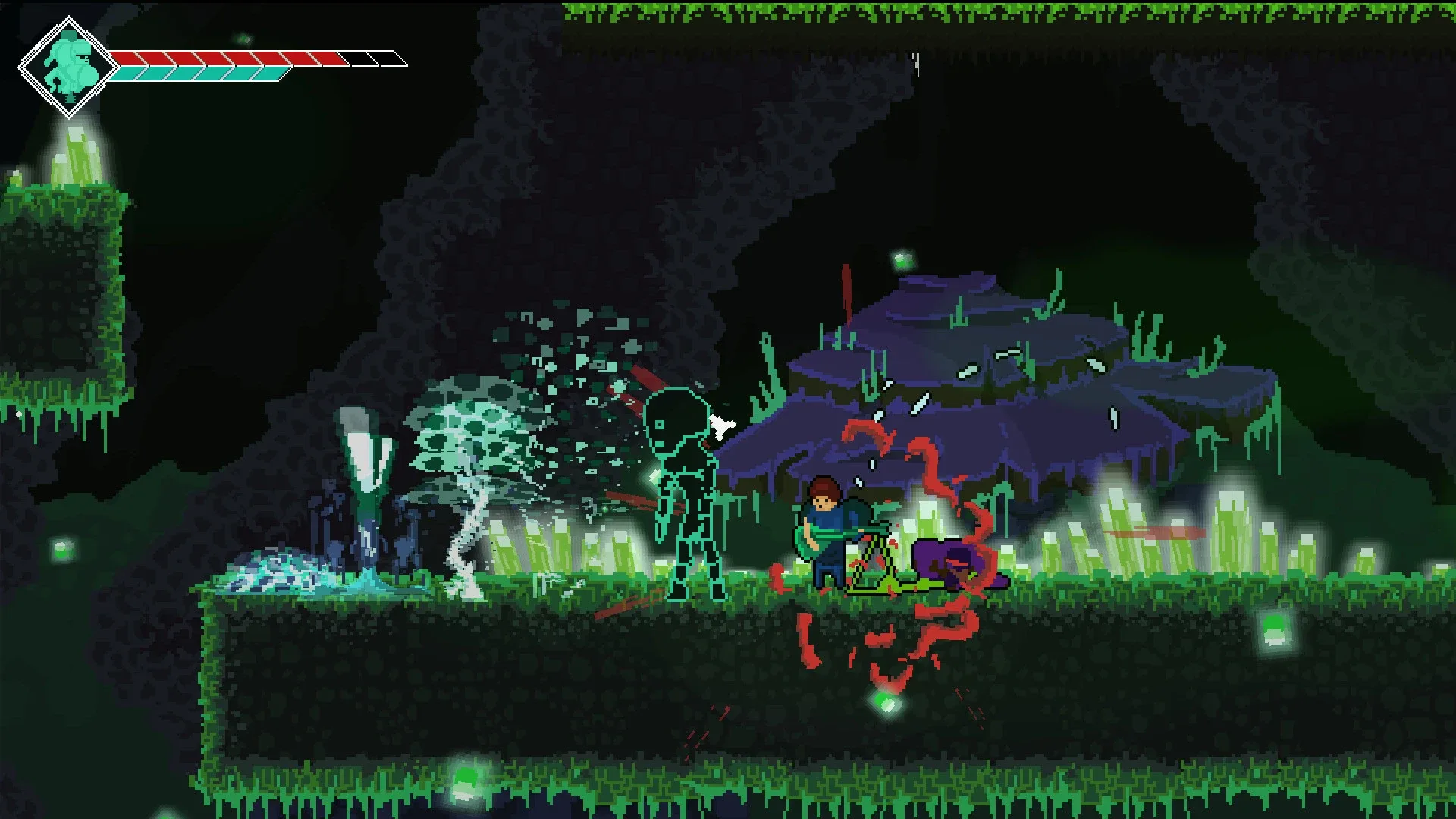Click the cyan stamina bar segments
The height and width of the screenshot is (819, 1456).
197,74
